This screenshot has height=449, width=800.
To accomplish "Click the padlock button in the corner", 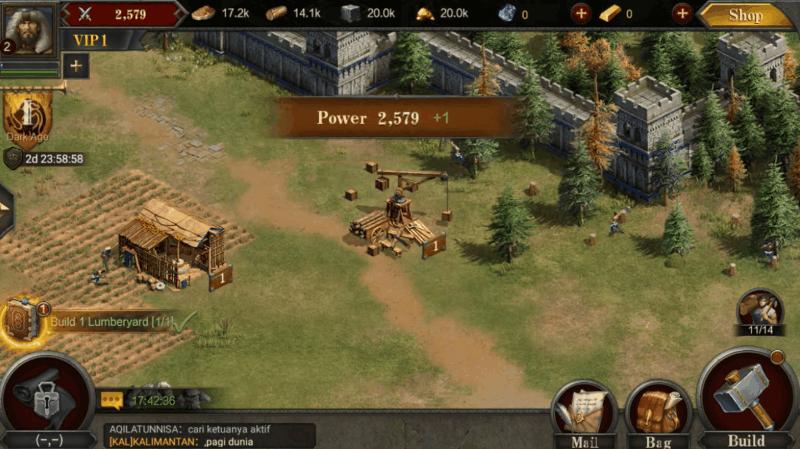I will (x=46, y=399).
